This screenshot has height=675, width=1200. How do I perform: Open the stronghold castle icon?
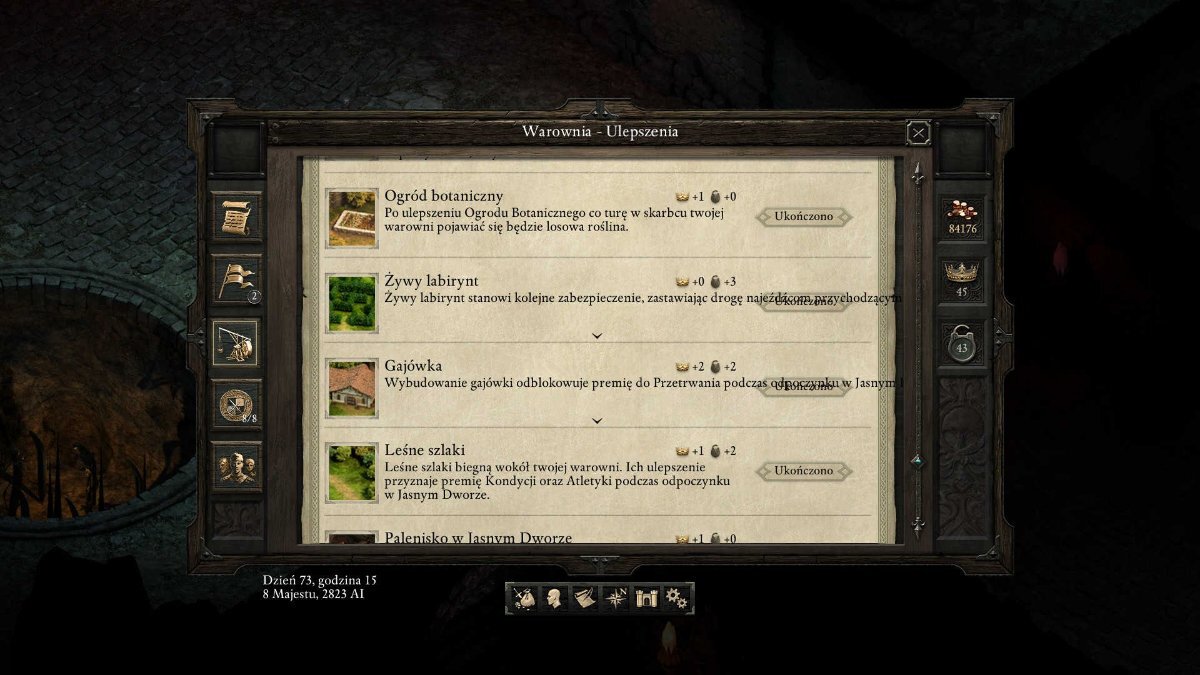646,598
